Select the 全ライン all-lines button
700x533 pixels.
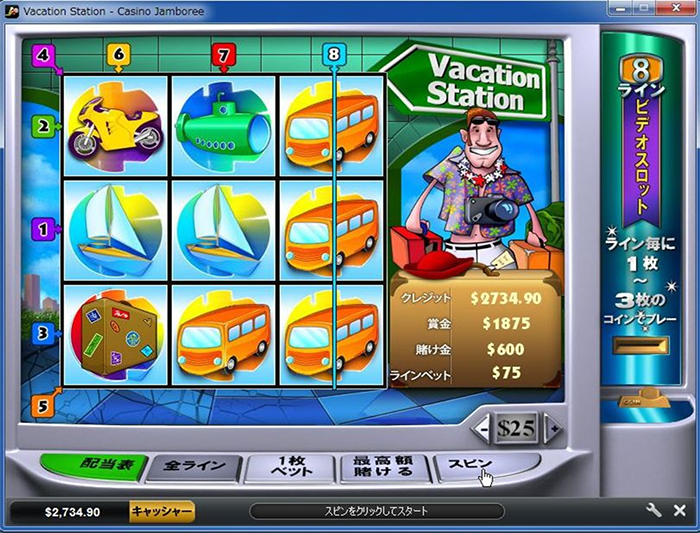click(195, 467)
